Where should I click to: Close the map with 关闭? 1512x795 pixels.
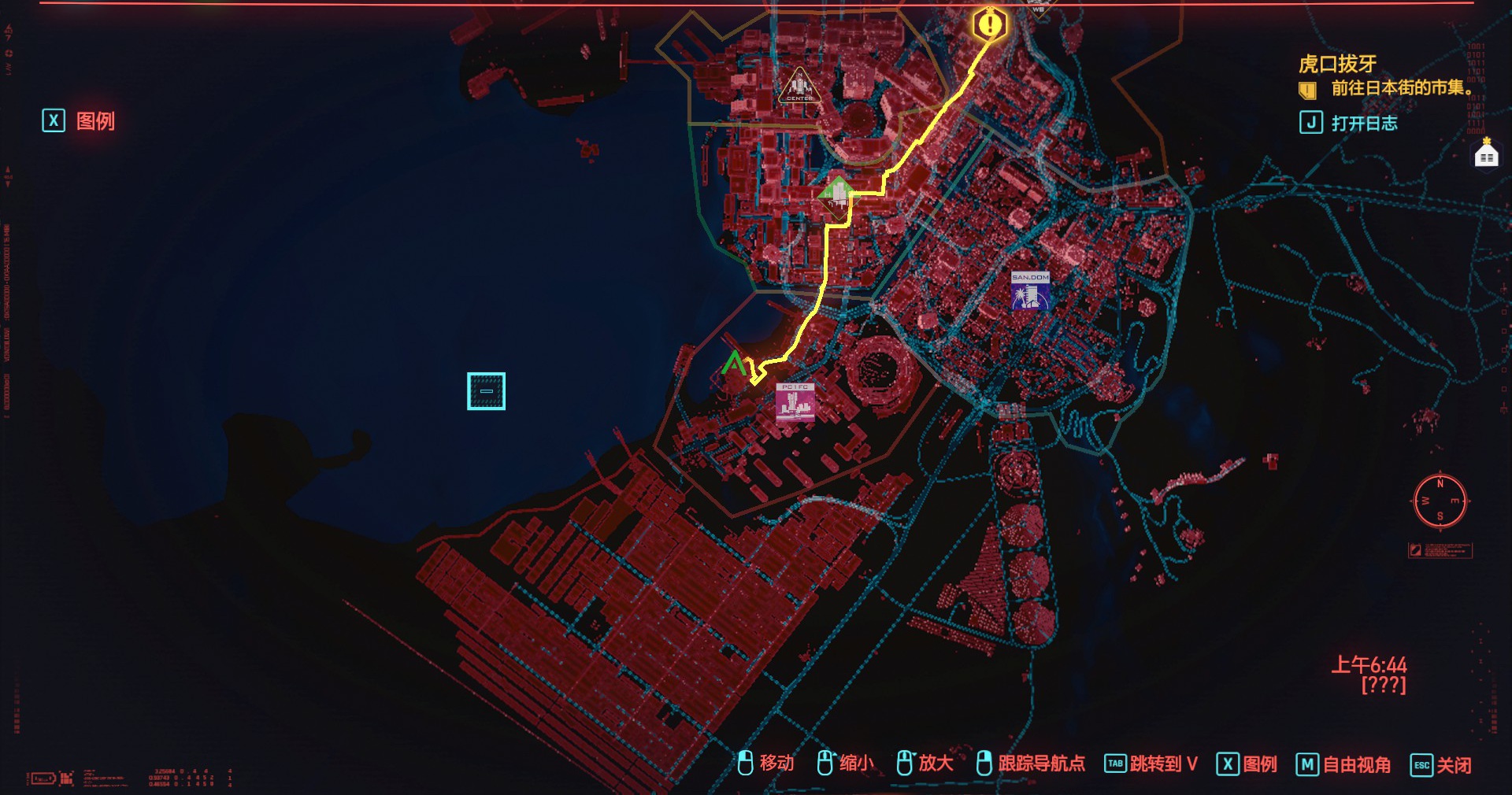[x=1440, y=764]
